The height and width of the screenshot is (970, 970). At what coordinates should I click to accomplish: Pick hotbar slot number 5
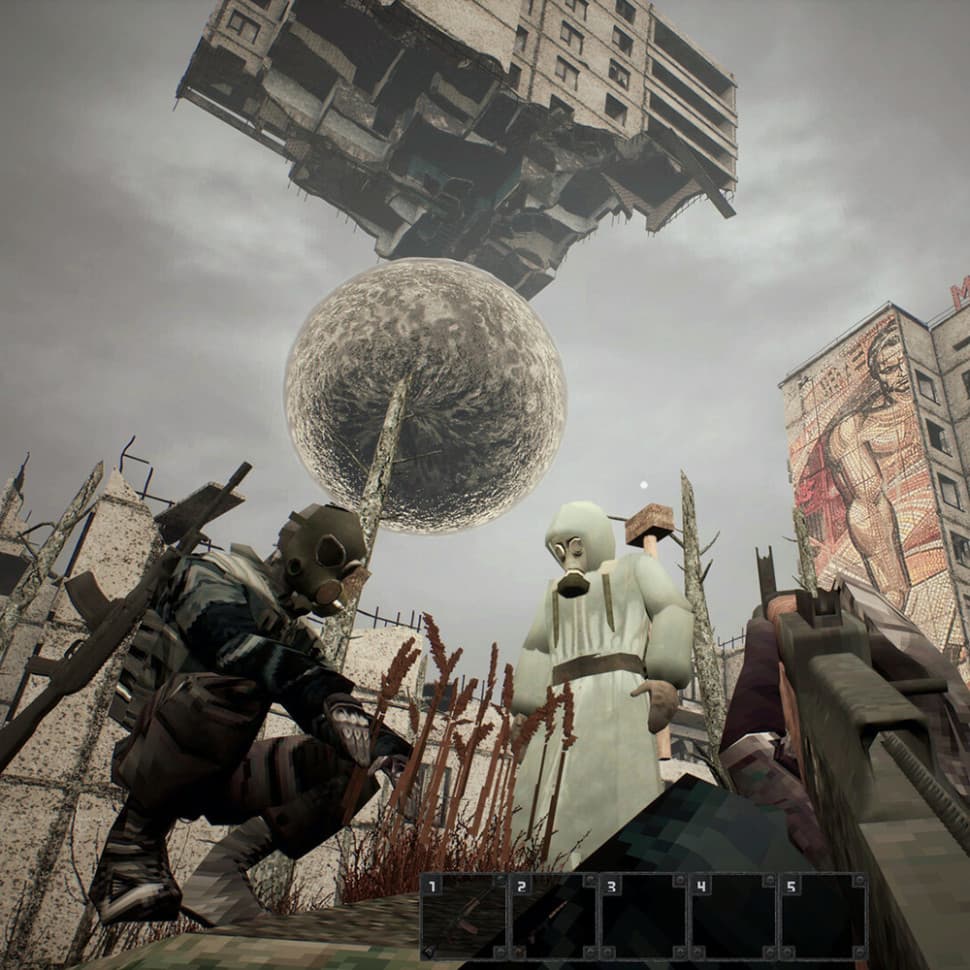pos(822,916)
